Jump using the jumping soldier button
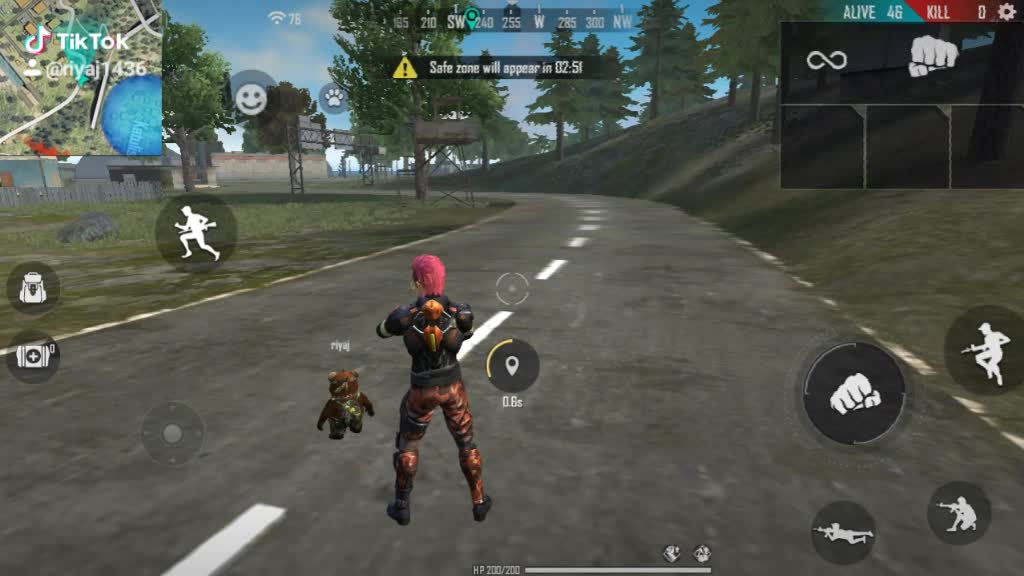1024x576 pixels. point(983,349)
